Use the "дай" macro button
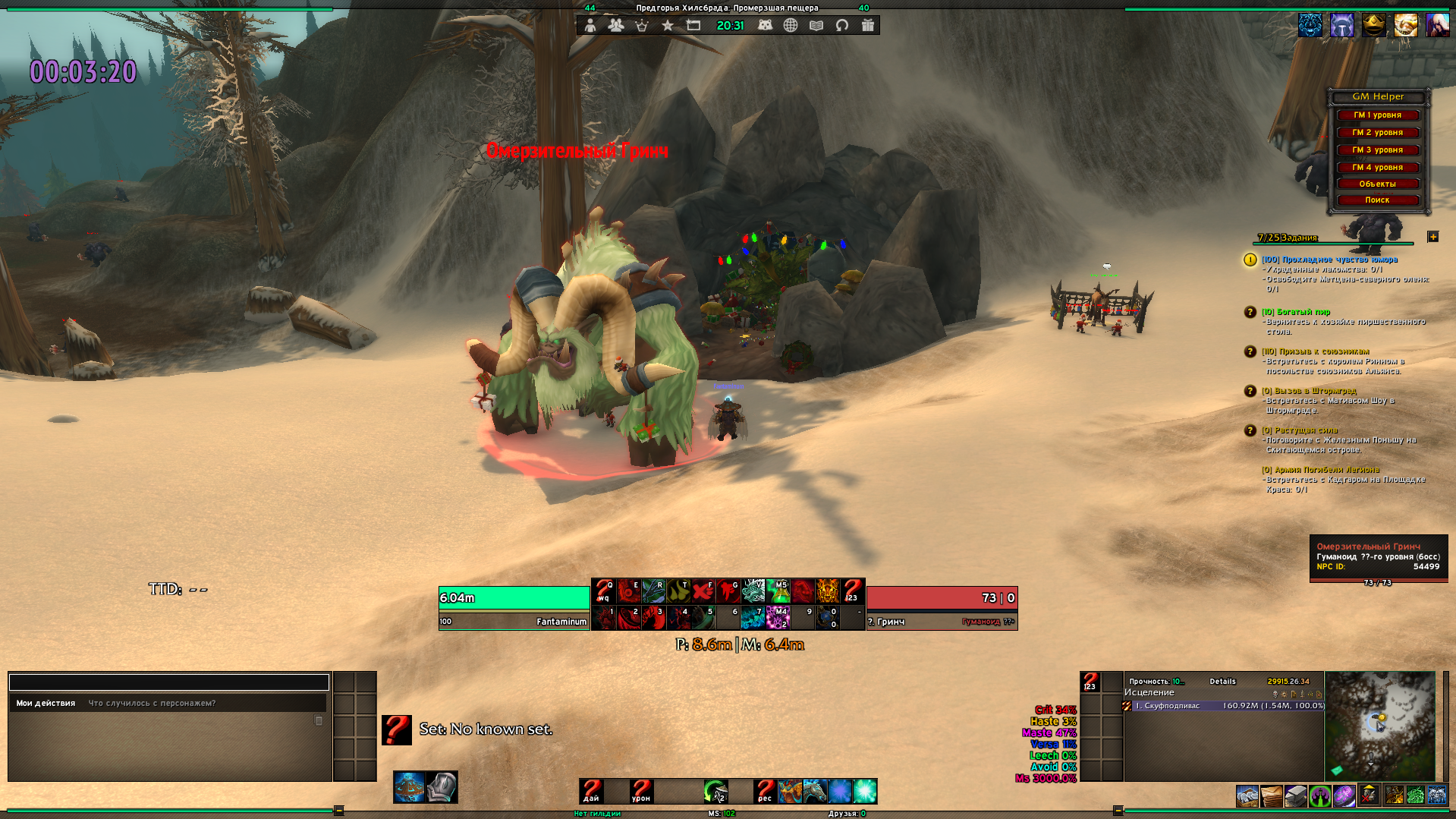The image size is (1456, 819). pos(591,791)
